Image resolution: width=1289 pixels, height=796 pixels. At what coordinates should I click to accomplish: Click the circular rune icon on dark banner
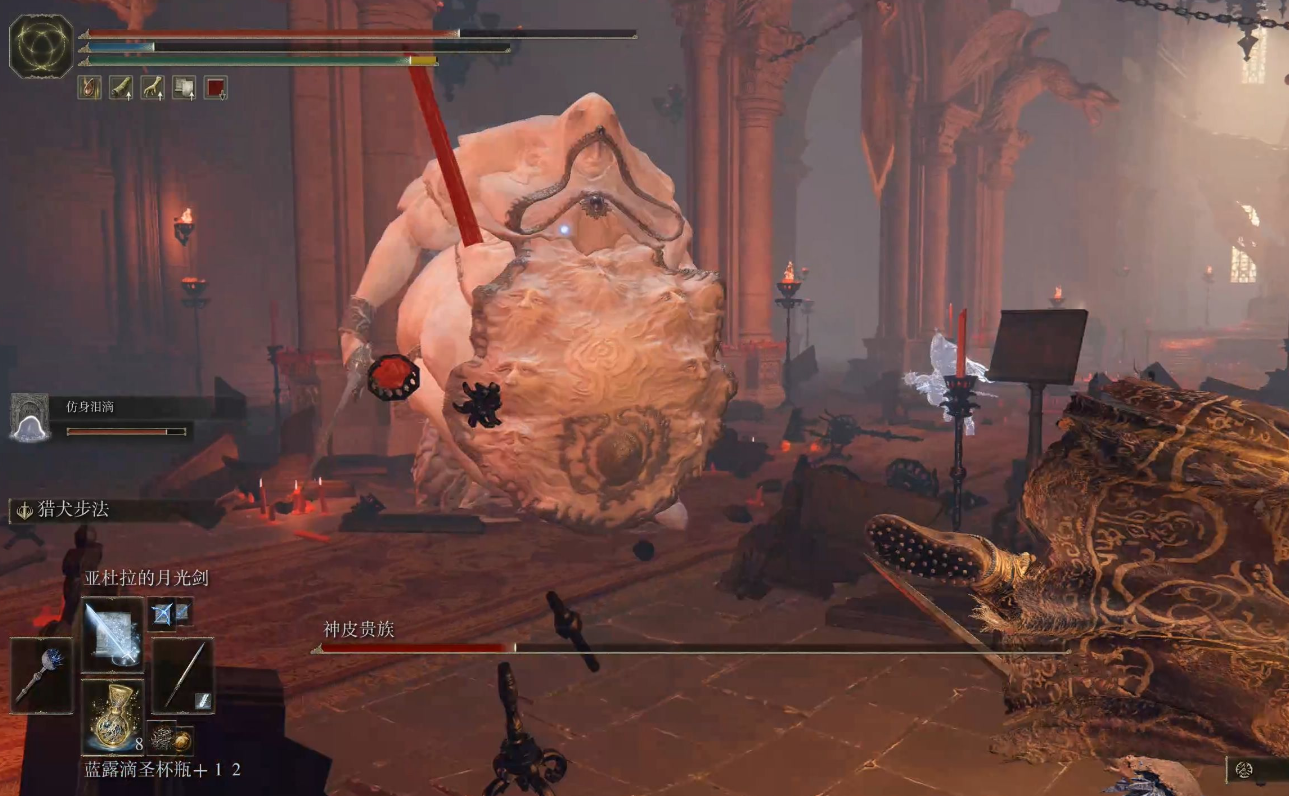pyautogui.click(x=1246, y=770)
